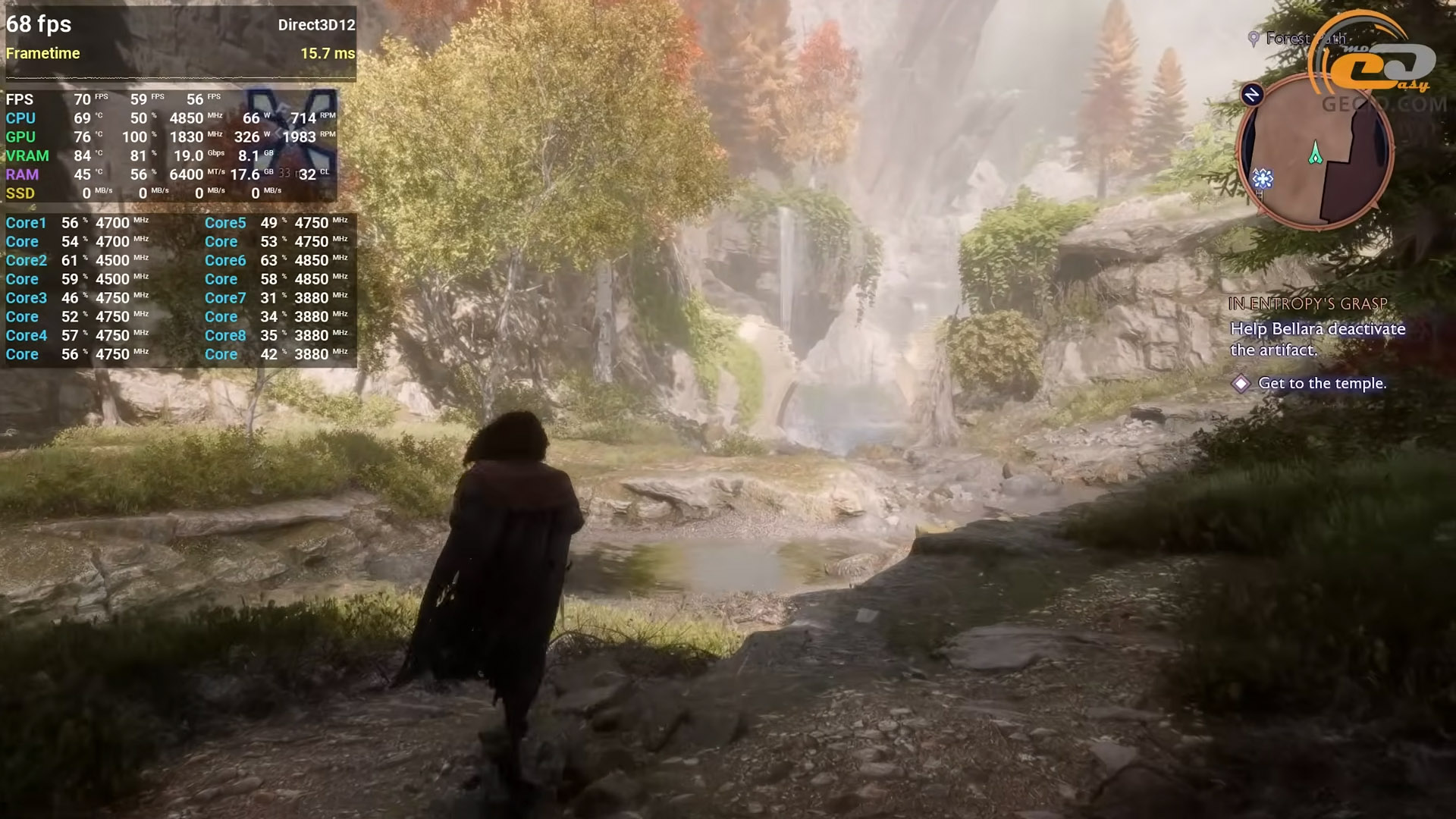Screen dimensions: 1456x819
Task: Open the circular minimap
Action: [1315, 150]
